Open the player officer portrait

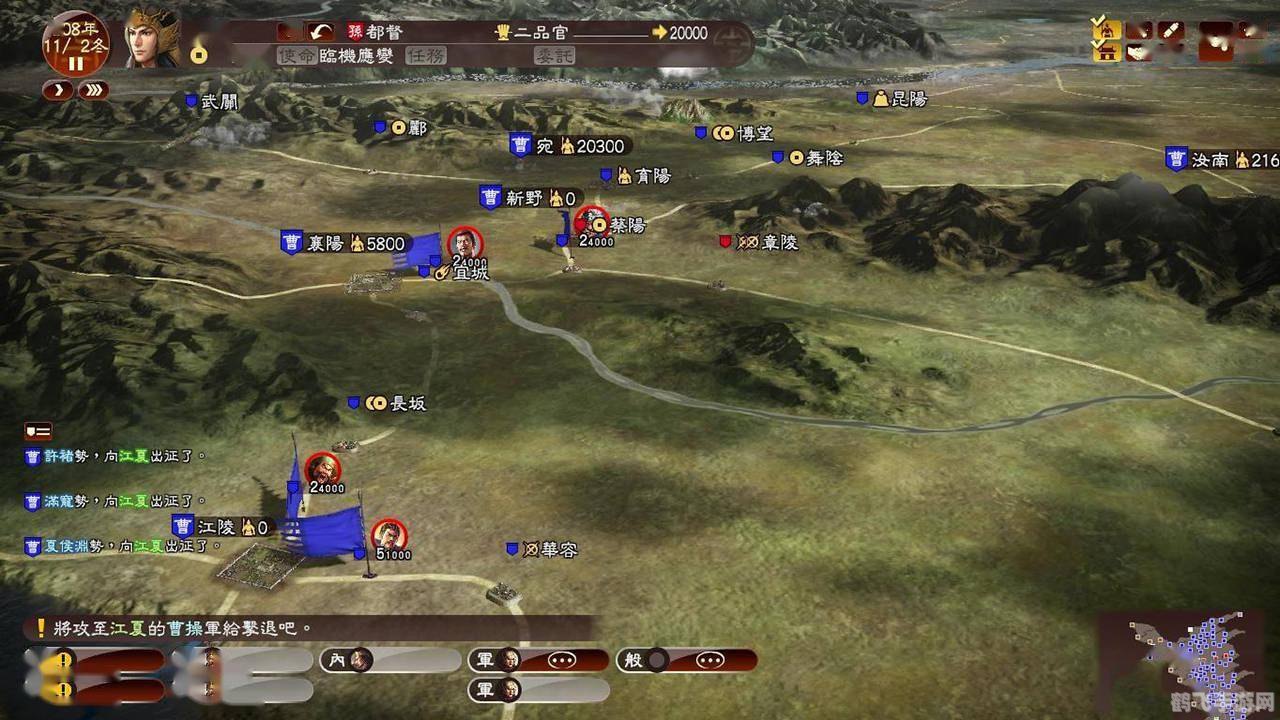152,38
